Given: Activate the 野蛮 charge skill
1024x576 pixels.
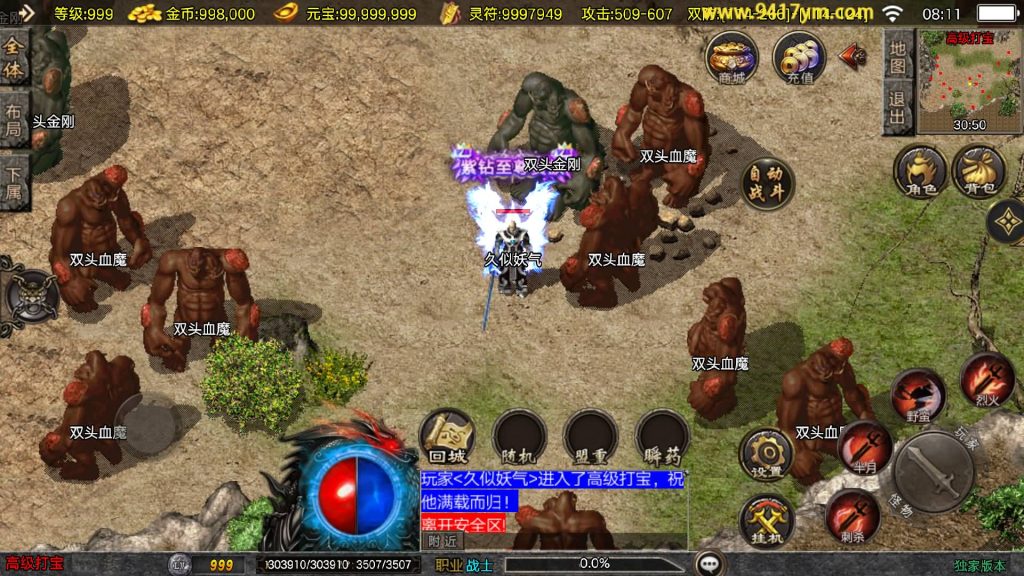Looking at the screenshot, I should [x=917, y=395].
